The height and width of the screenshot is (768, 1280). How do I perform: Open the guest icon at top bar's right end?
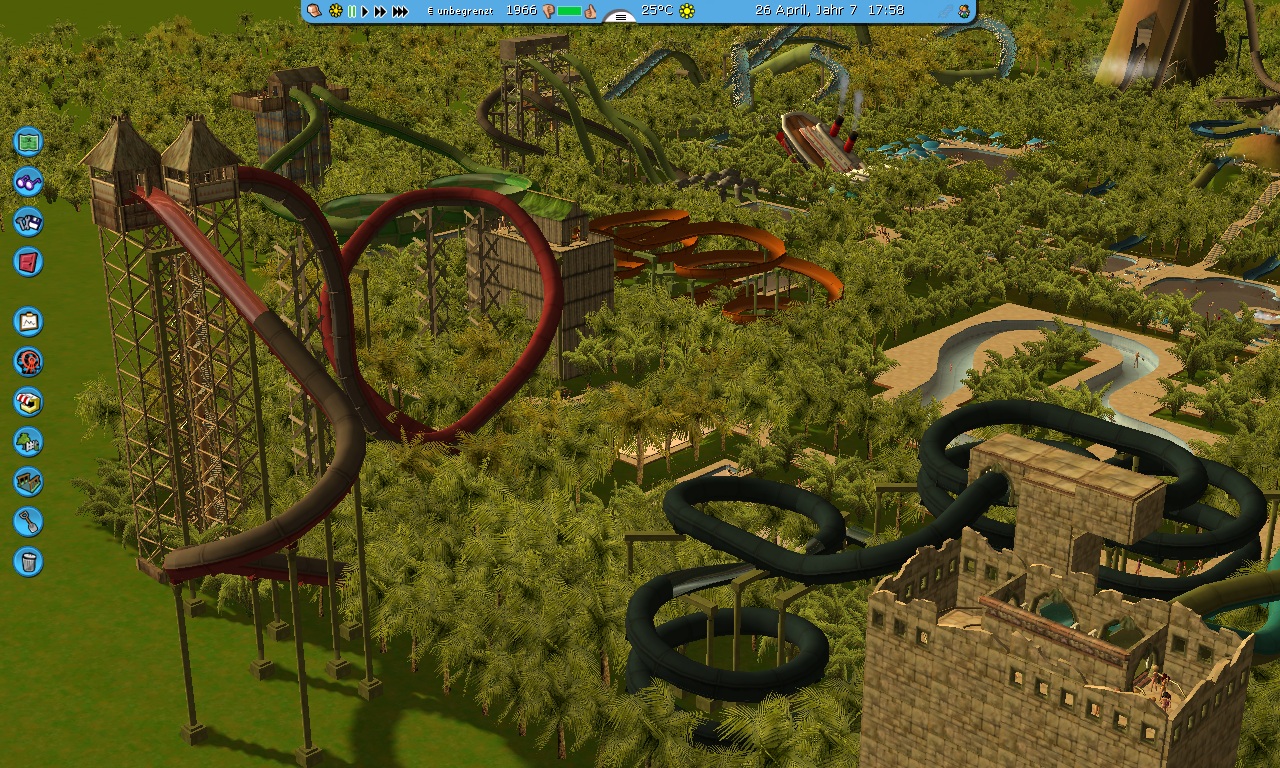(x=963, y=11)
